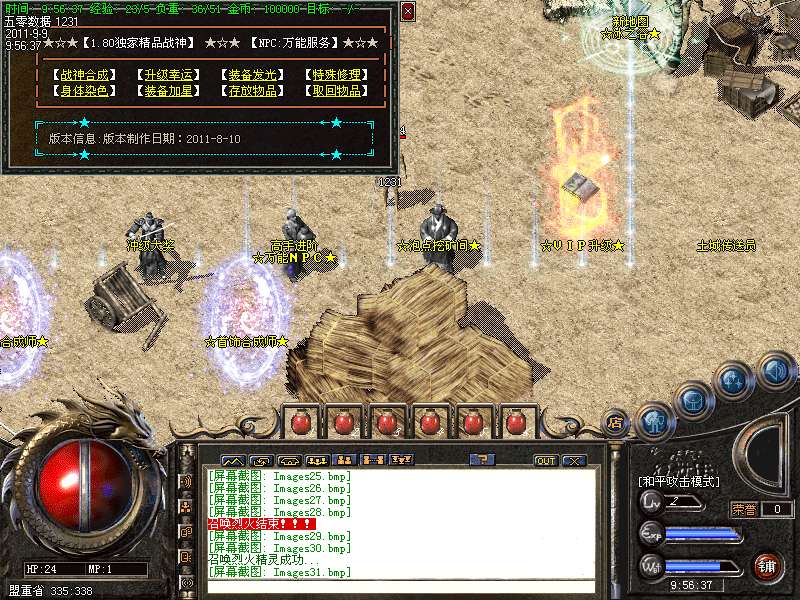
Task: Open the question mark help button
Action: (482, 460)
